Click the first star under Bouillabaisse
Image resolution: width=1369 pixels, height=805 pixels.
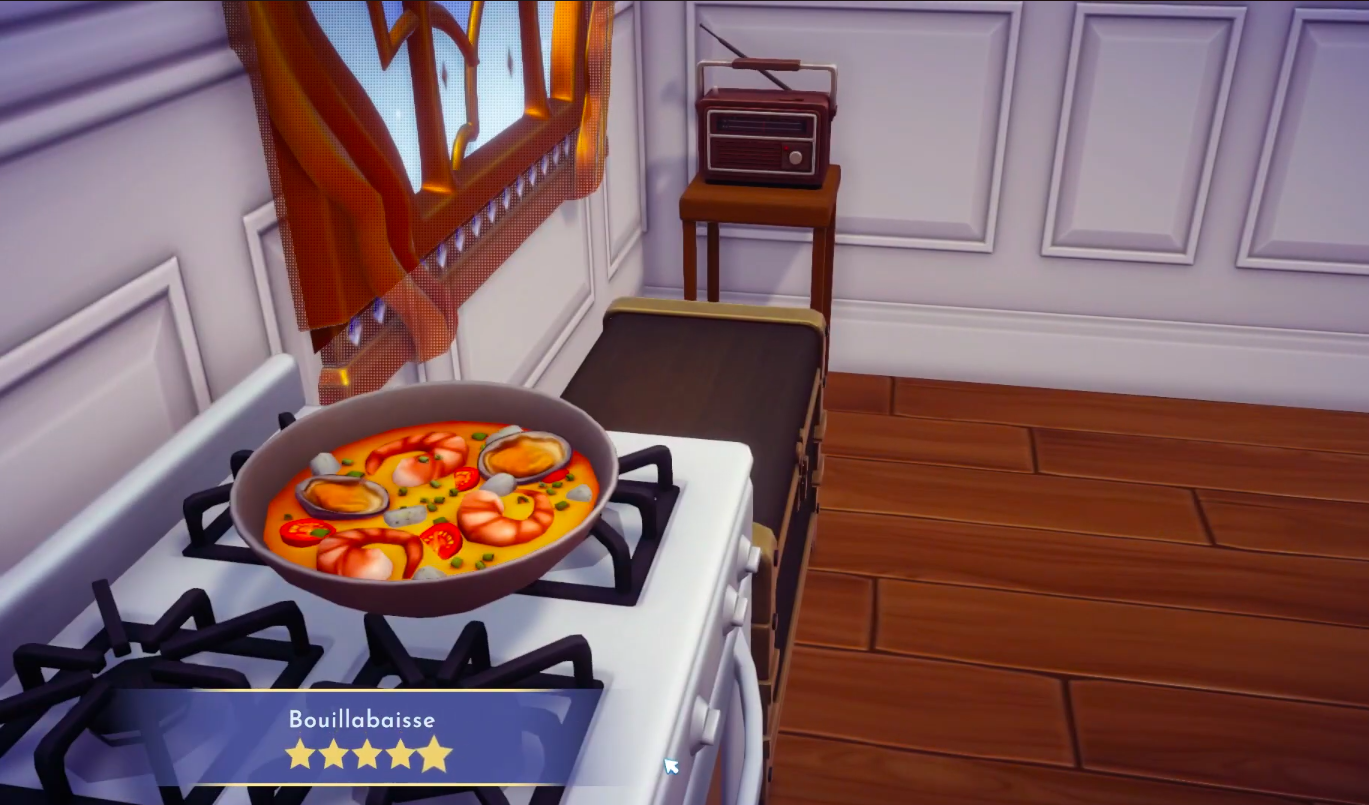(299, 755)
